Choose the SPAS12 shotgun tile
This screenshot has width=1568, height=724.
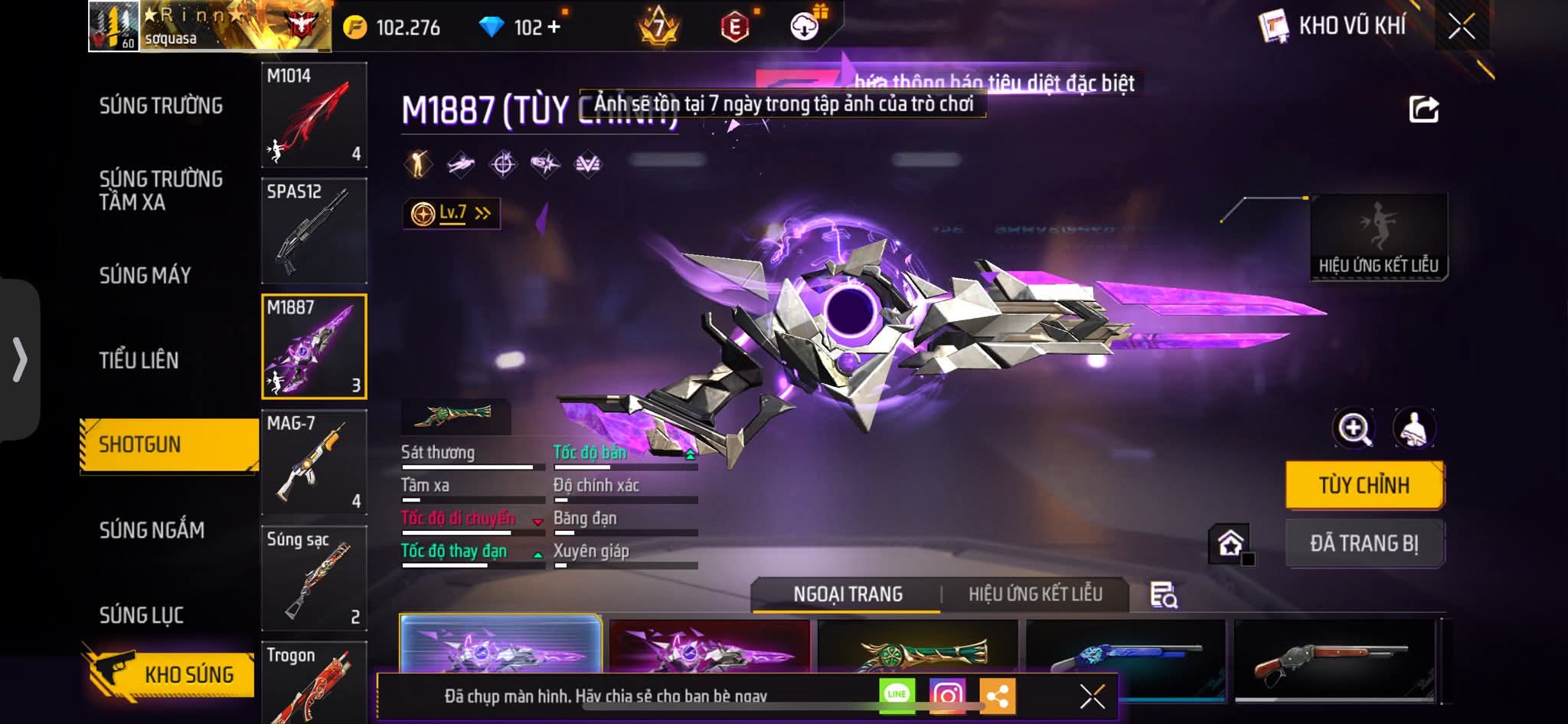click(x=314, y=231)
